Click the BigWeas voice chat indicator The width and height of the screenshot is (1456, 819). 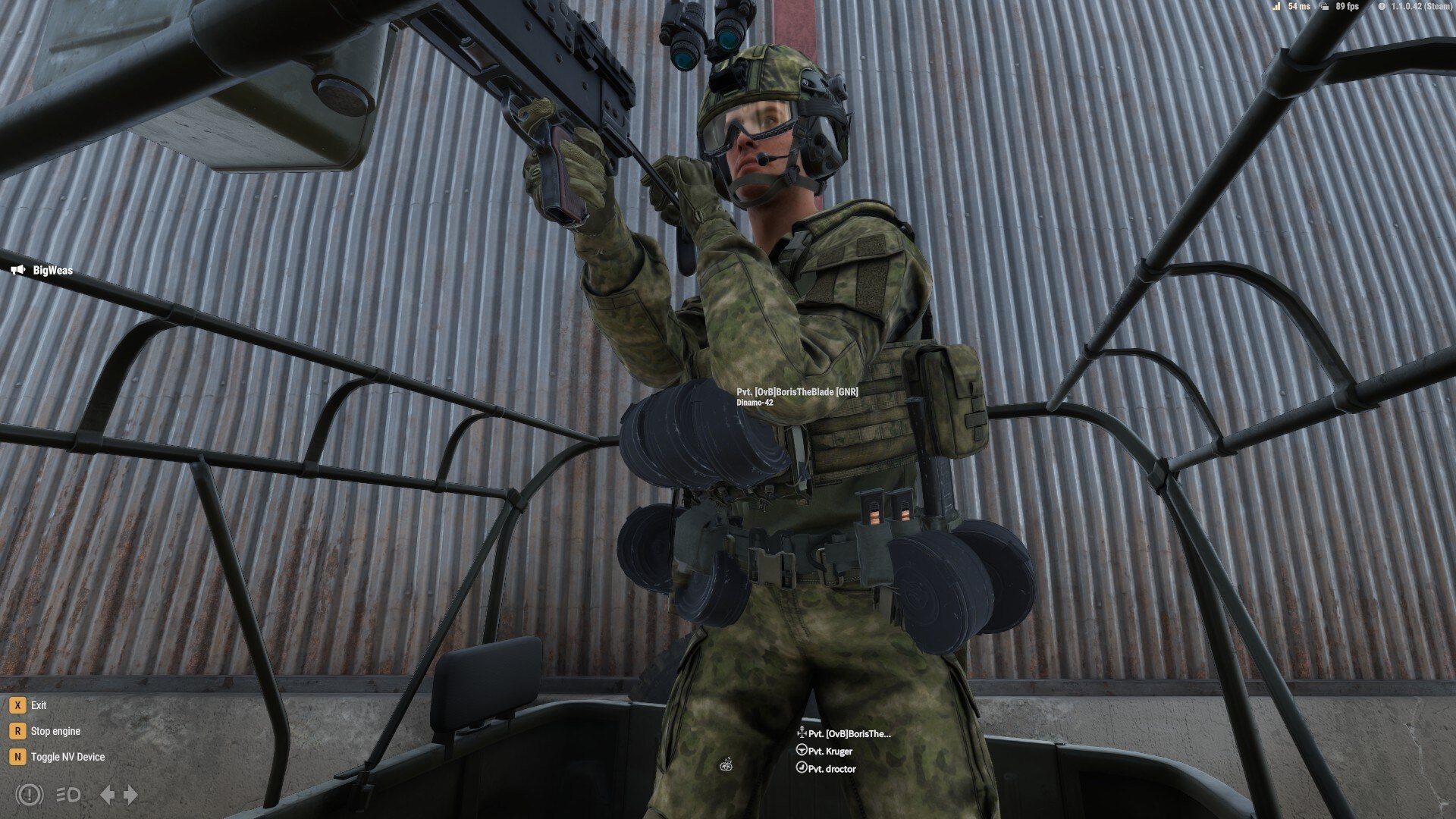pyautogui.click(x=43, y=270)
